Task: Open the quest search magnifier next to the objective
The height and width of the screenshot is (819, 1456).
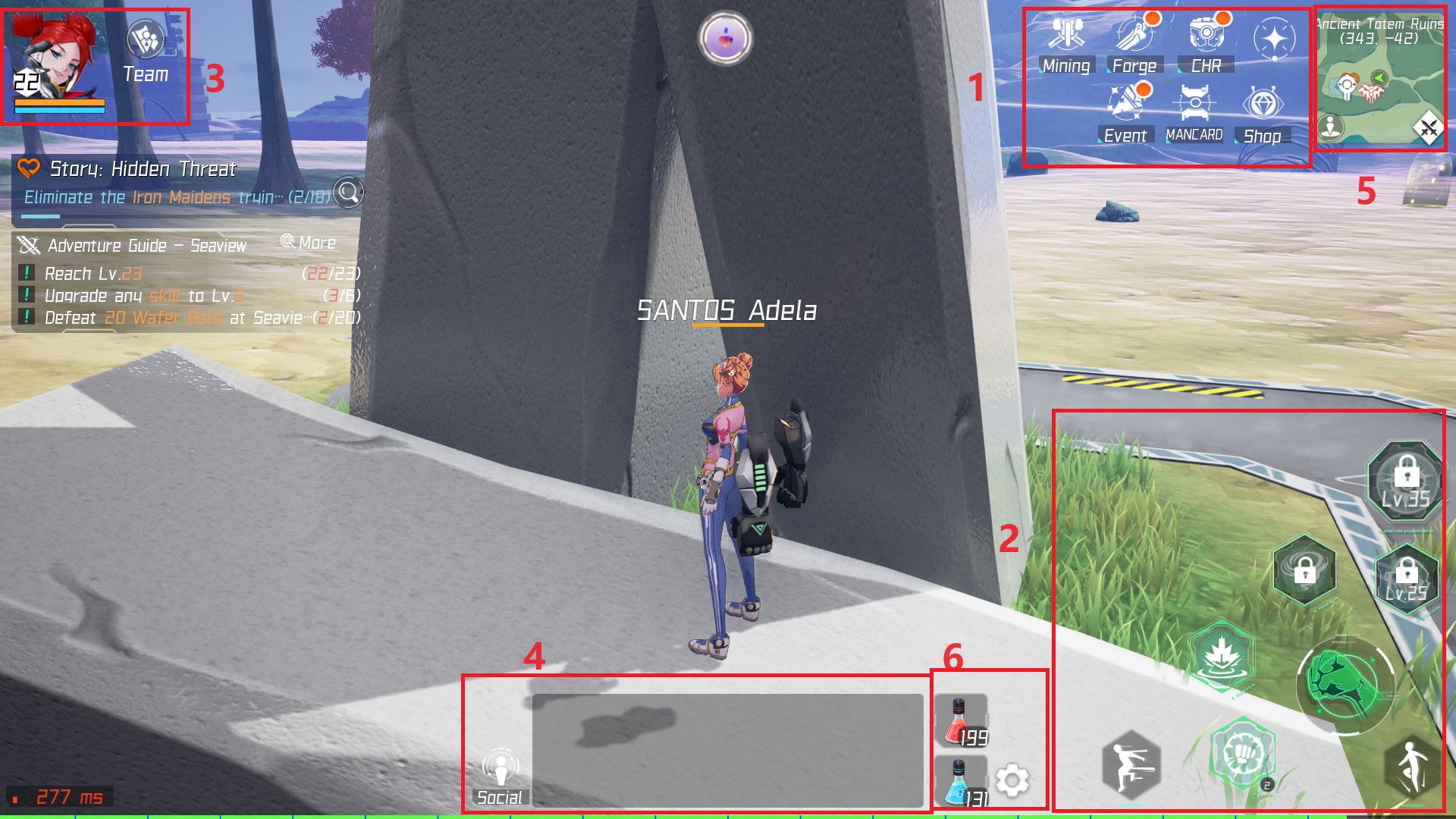Action: [349, 193]
